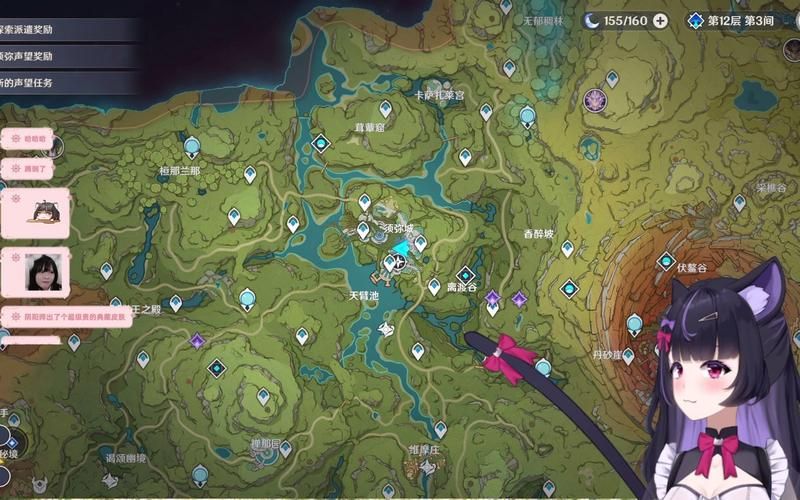This screenshot has height=500, width=800.
Task: Open the 须弥声望奖励 reputation reward entry
Action: pos(60,56)
